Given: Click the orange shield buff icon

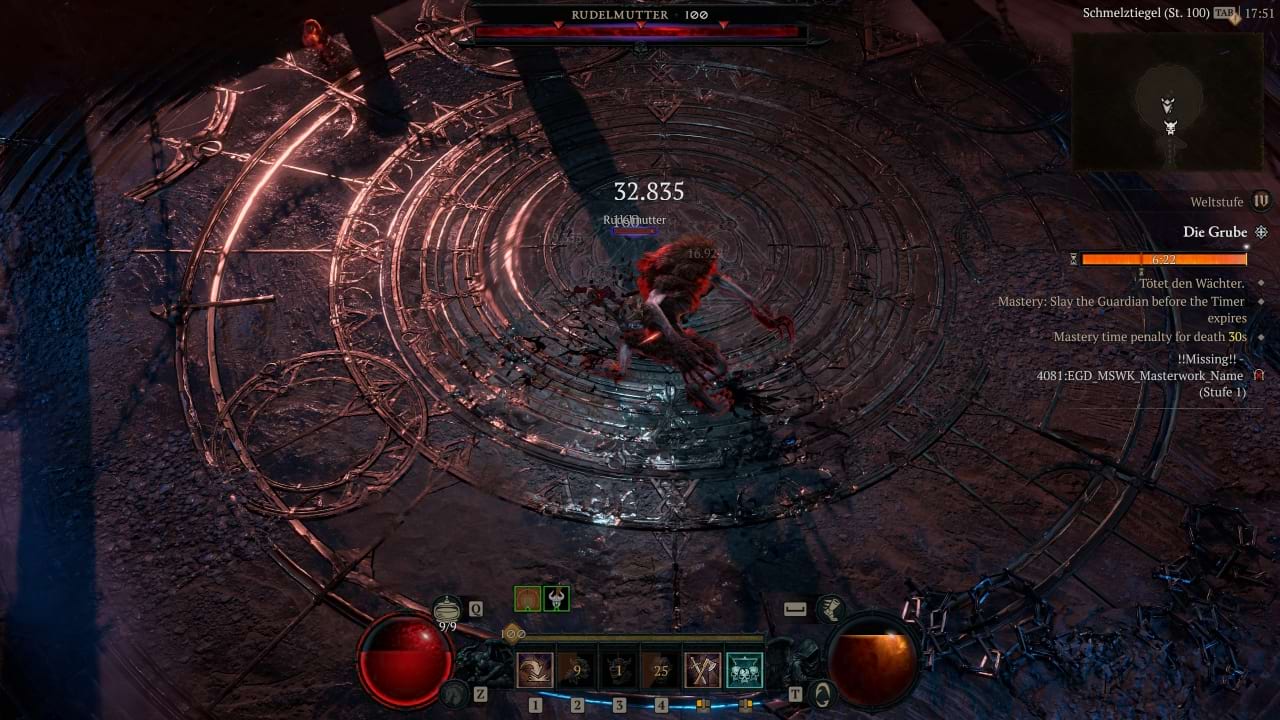Looking at the screenshot, I should click(x=527, y=598).
